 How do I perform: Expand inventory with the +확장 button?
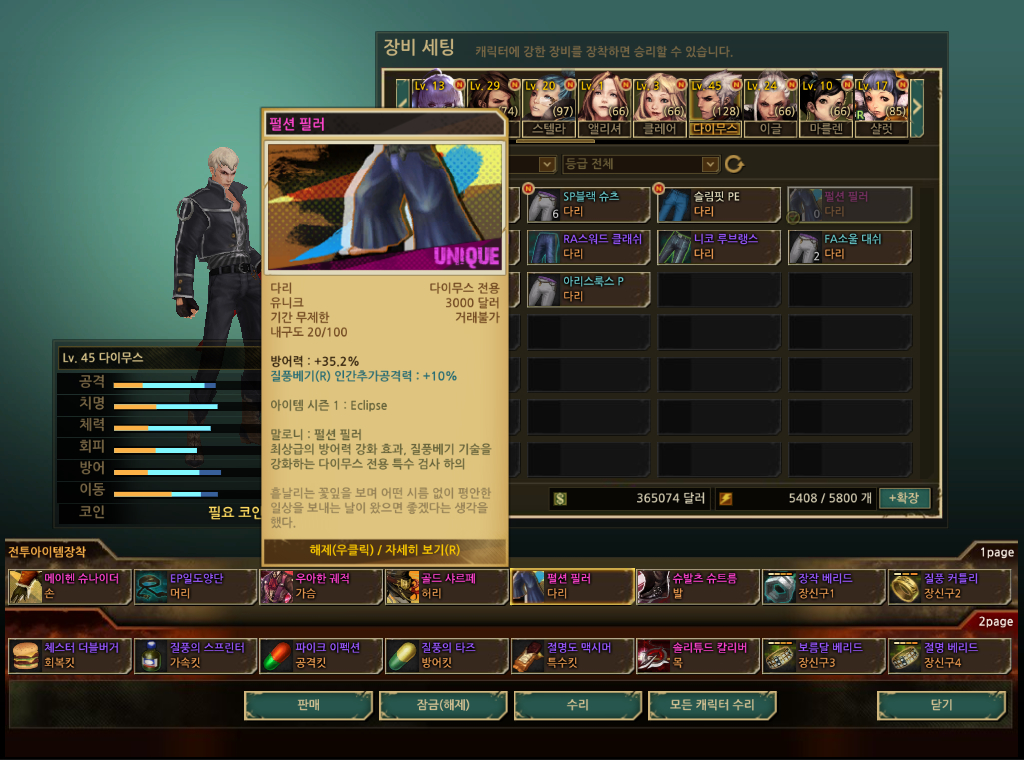pos(904,498)
